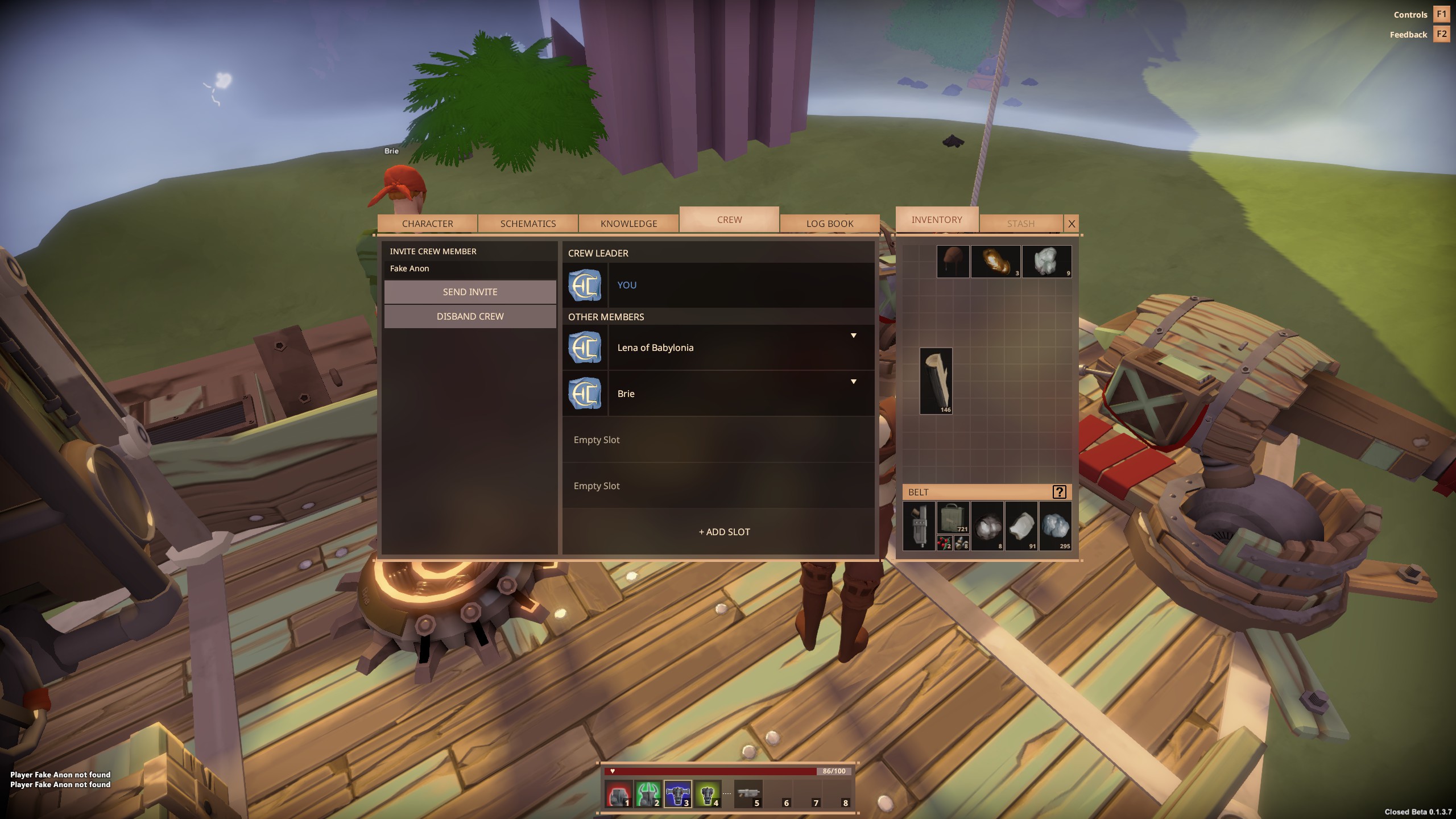Open the Log Book tab
Screen dimensions: 1456x819
[829, 224]
